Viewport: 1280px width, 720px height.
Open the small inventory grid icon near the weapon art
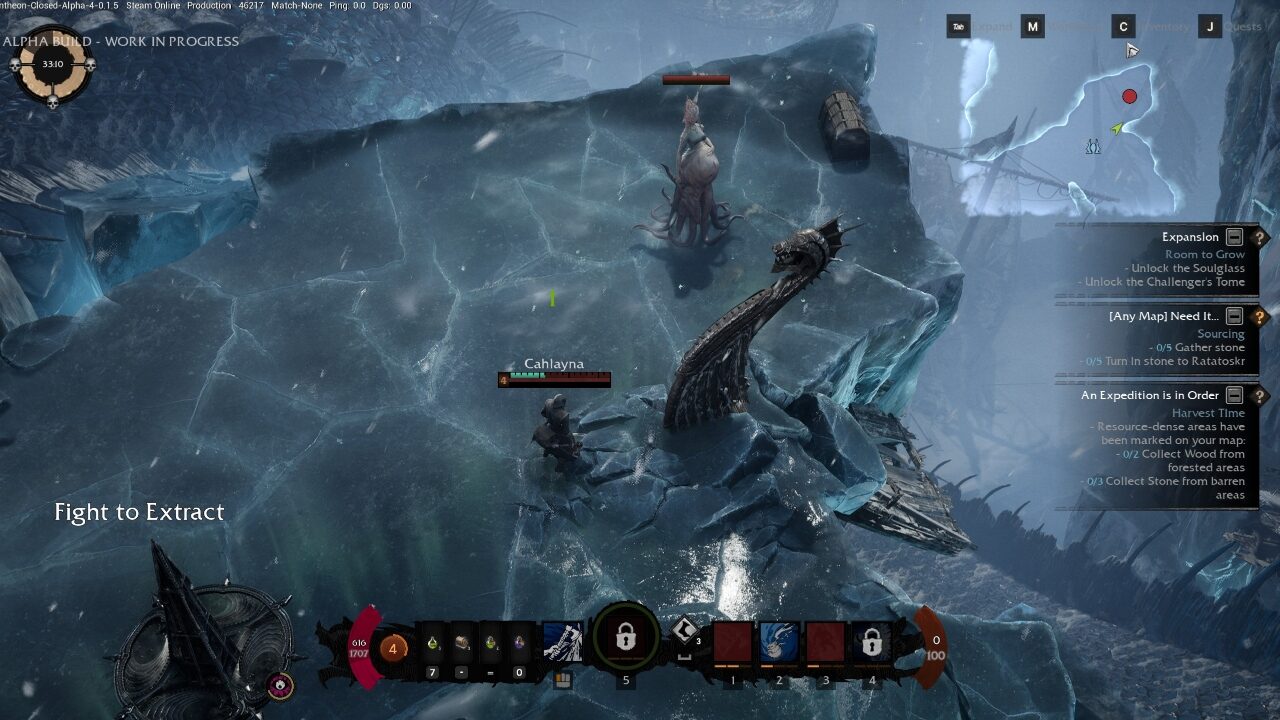click(x=563, y=679)
